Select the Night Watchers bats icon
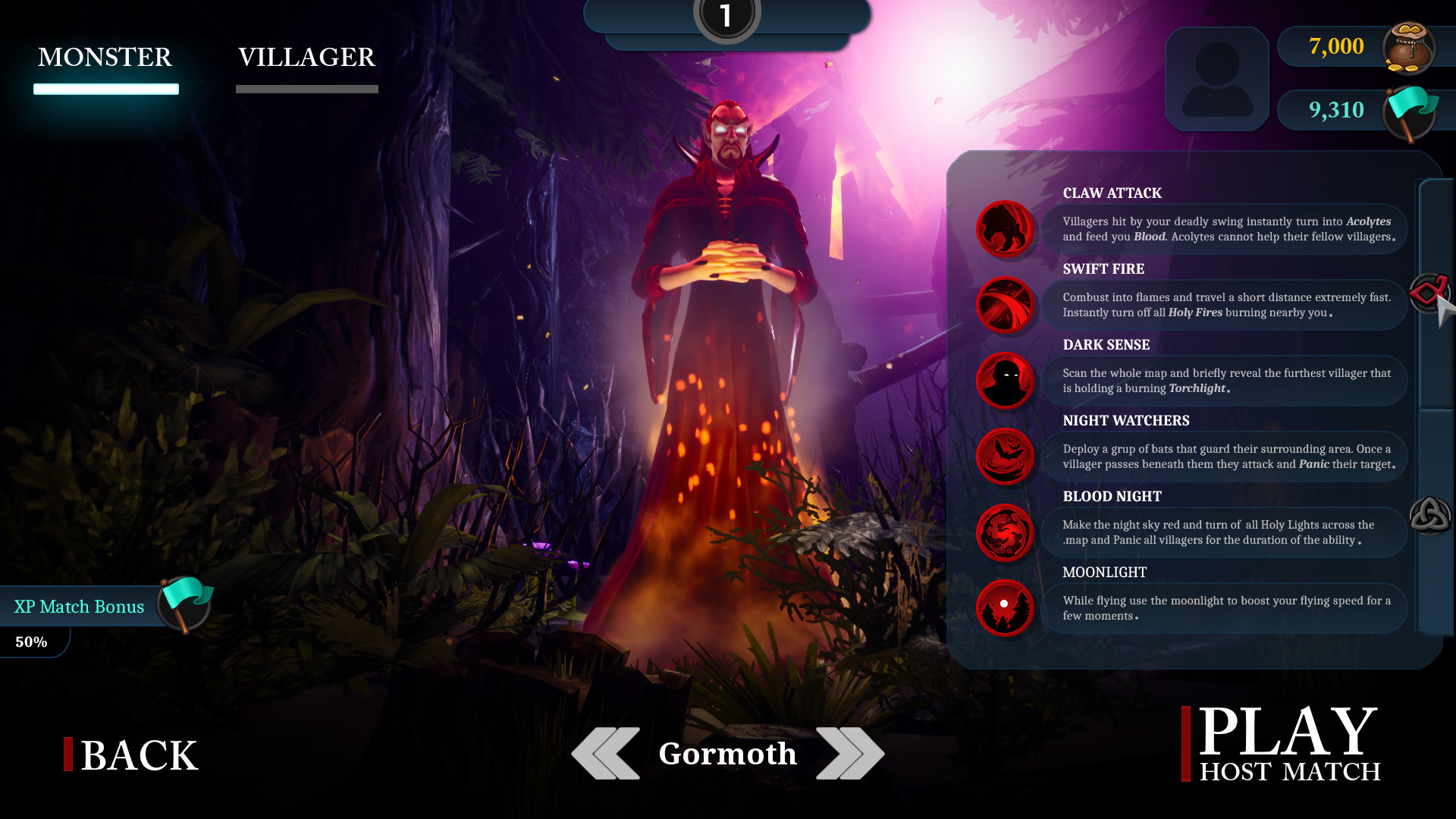Viewport: 1456px width, 819px height. pos(1005,457)
